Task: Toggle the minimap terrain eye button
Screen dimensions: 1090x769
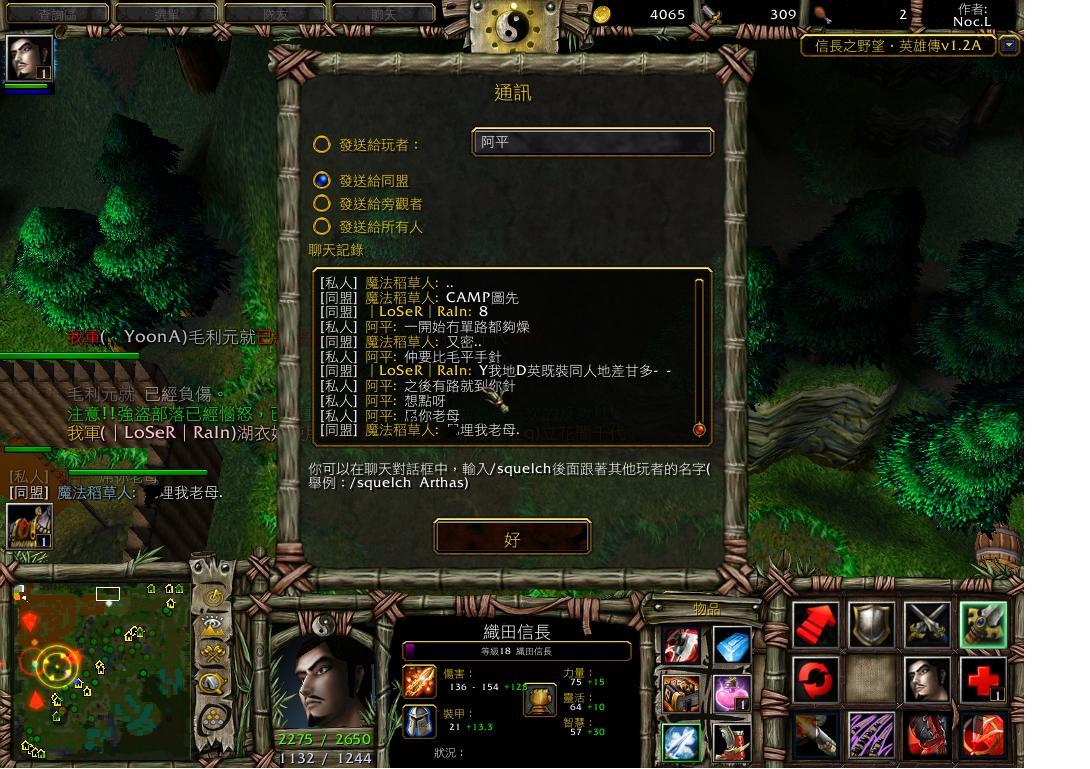Action: (x=213, y=626)
